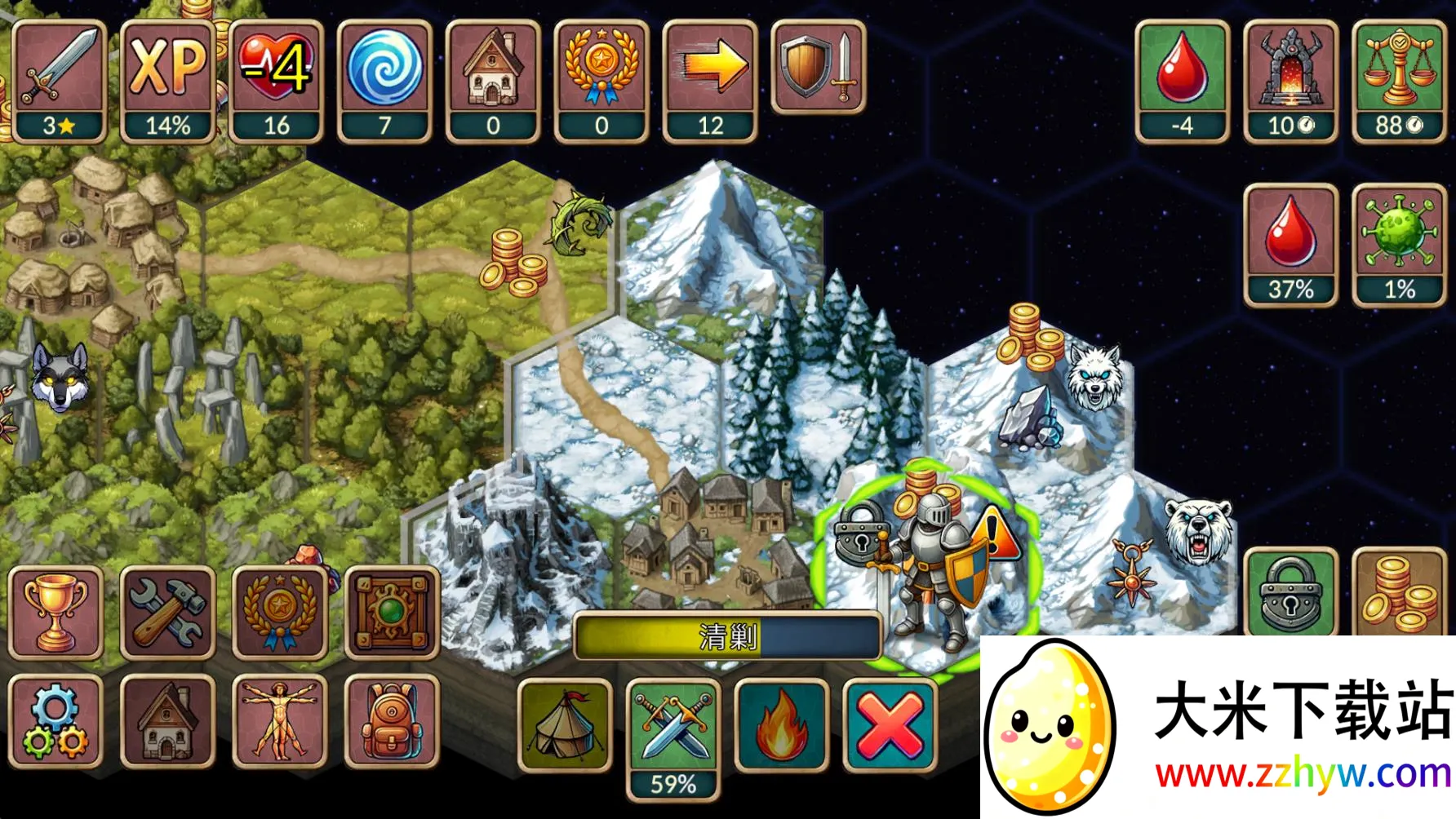
Task: Click the yellow arrow movement icon
Action: coord(710,82)
